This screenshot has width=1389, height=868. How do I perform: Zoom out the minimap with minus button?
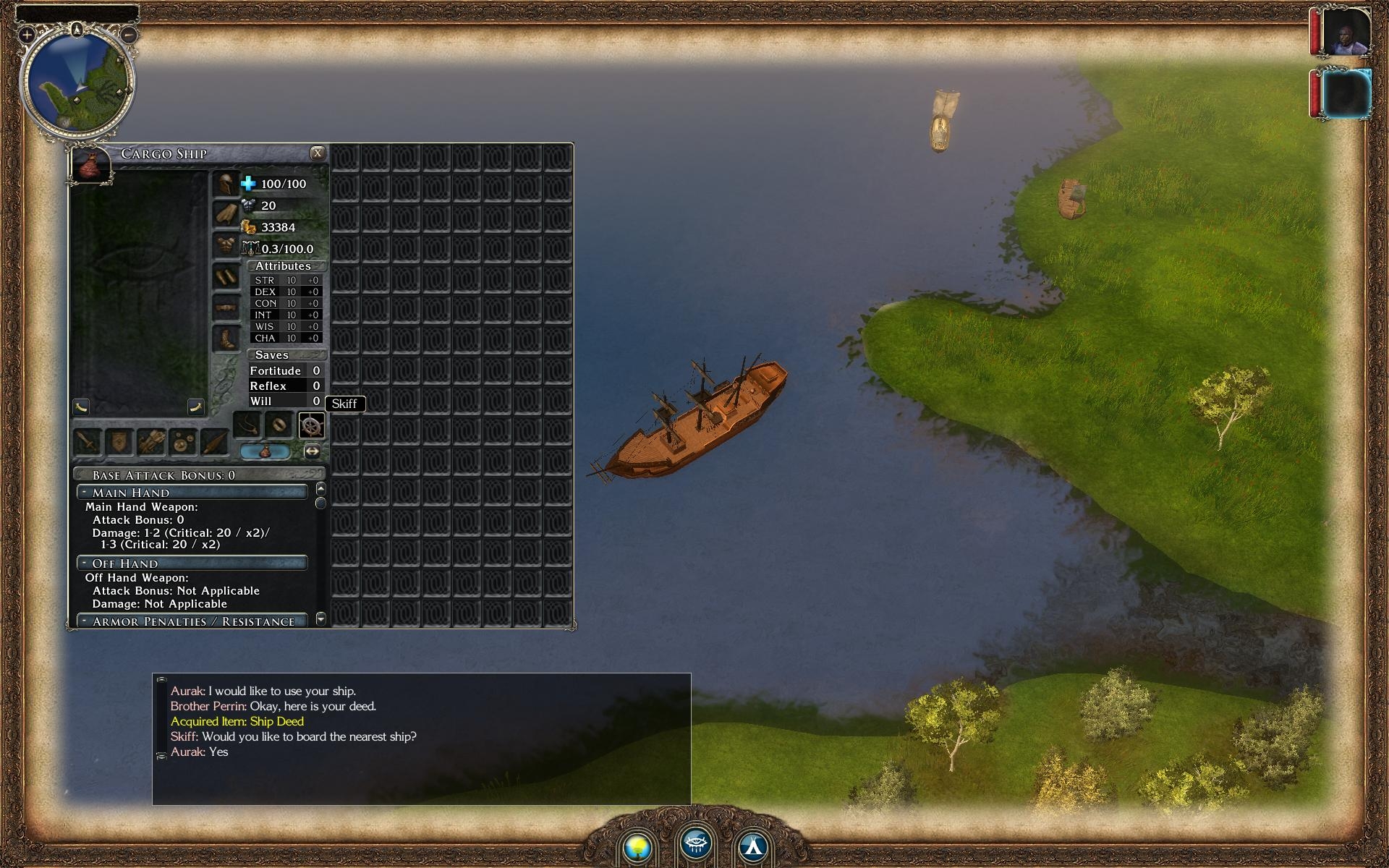tap(129, 34)
